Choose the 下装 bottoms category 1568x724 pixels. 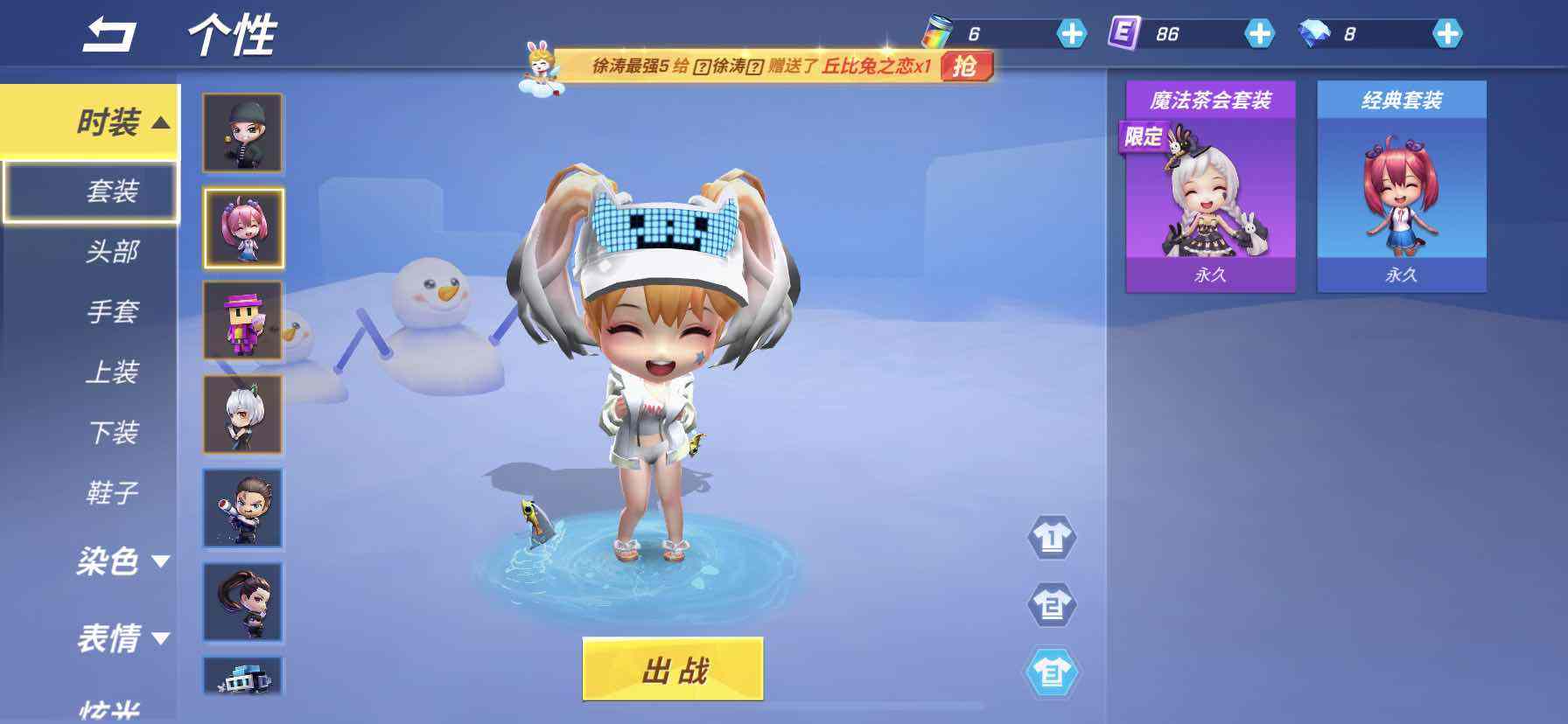112,432
